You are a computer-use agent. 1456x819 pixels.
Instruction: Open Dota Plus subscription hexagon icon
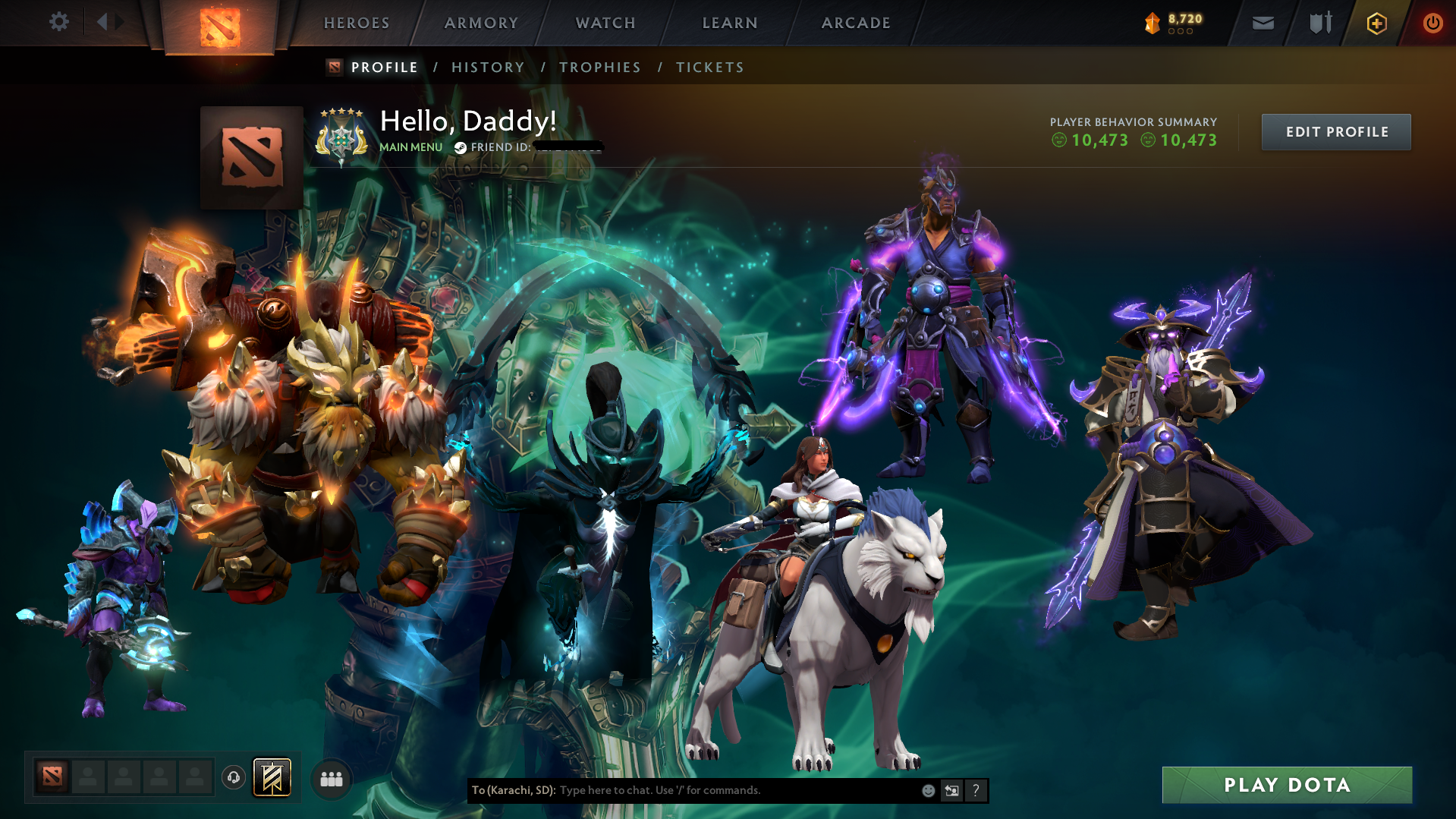1376,24
